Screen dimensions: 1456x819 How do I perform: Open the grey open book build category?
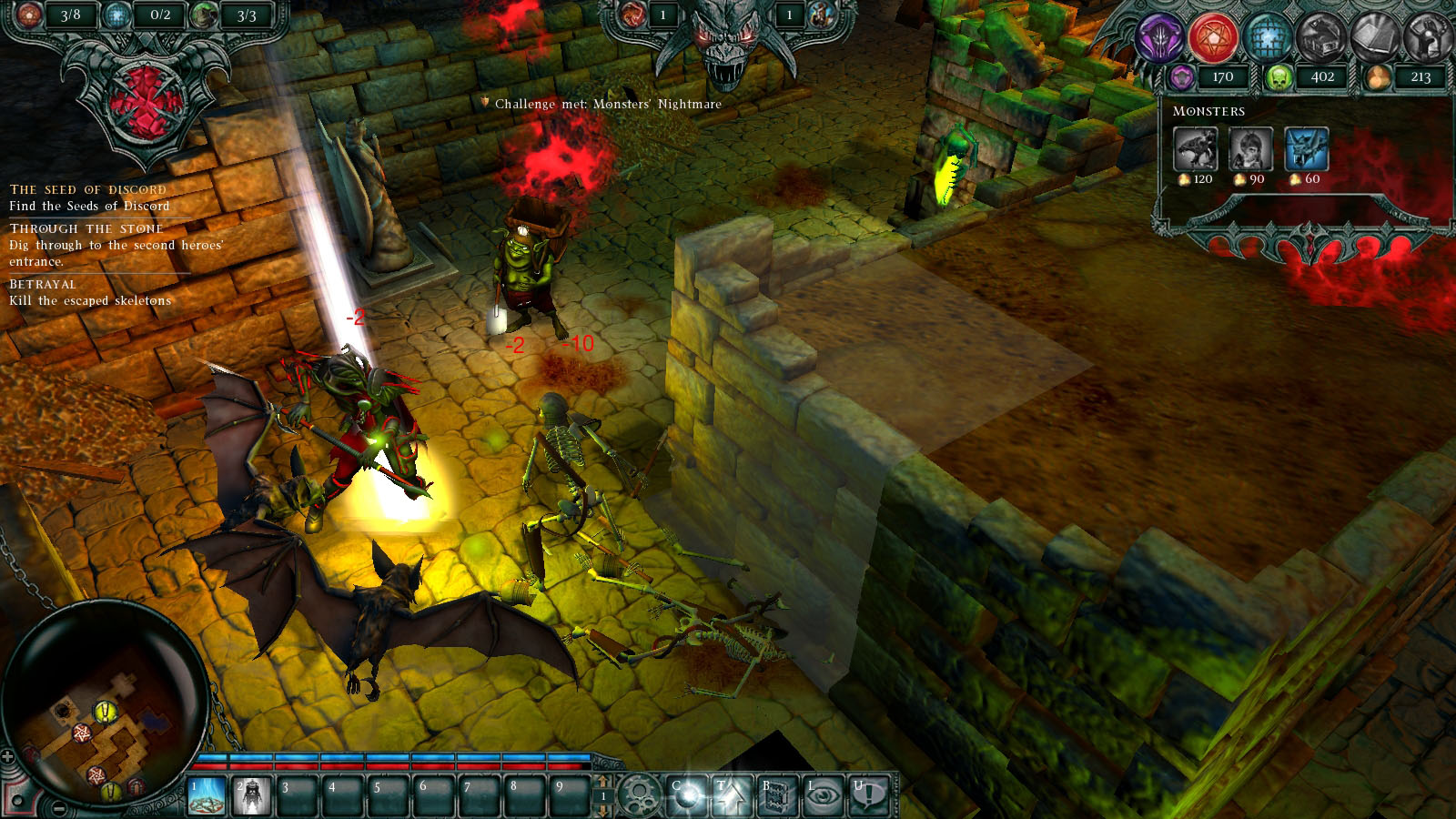tap(1372, 38)
